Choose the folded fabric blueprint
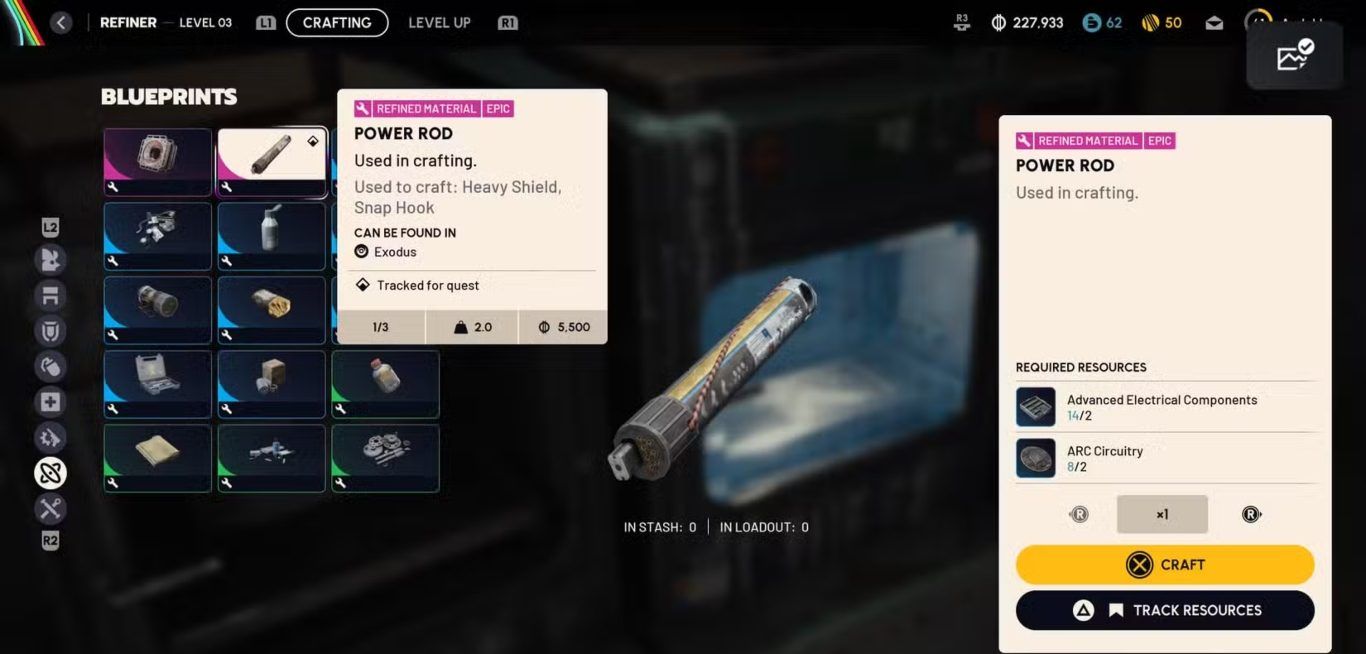The height and width of the screenshot is (654, 1366). point(158,458)
